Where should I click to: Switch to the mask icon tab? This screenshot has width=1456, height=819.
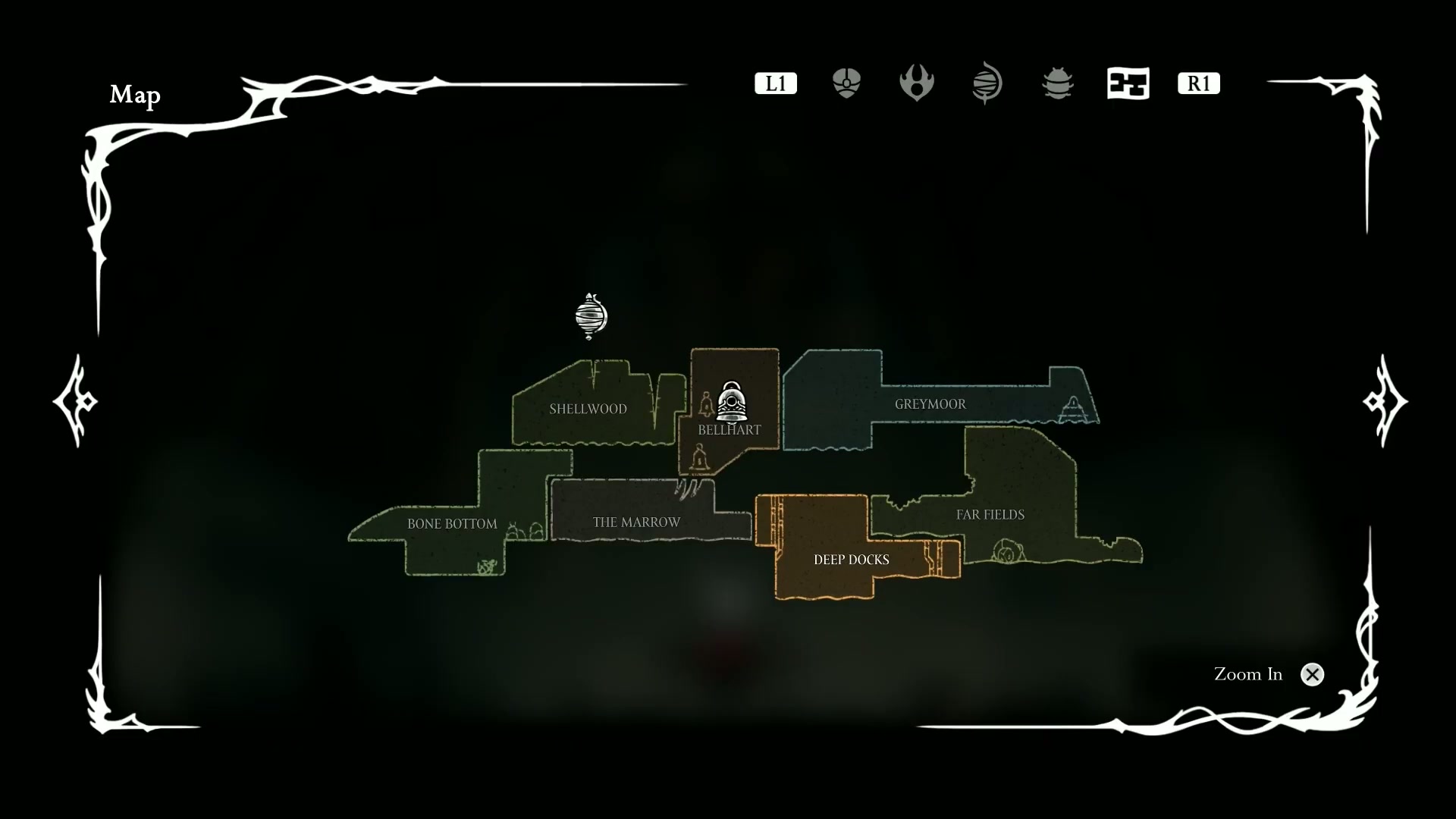coord(846,83)
